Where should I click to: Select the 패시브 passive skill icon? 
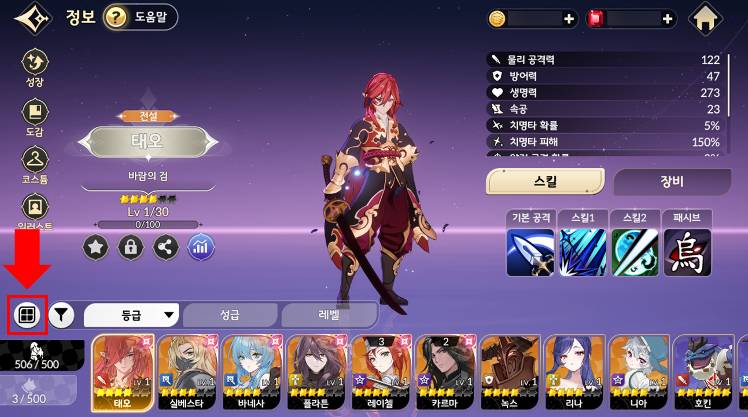pos(687,250)
